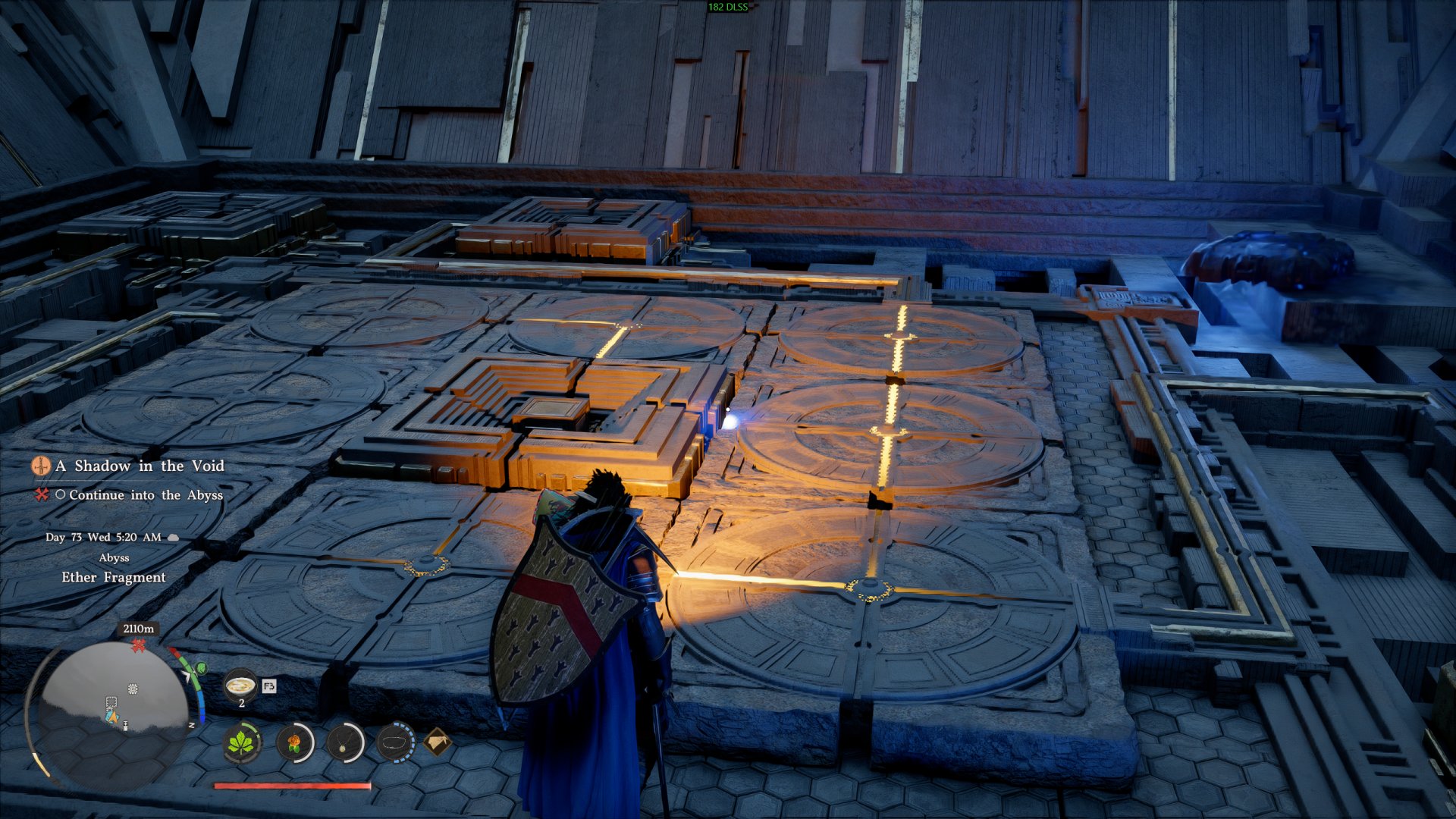
Task: Use the soup bowl food item
Action: [x=240, y=686]
